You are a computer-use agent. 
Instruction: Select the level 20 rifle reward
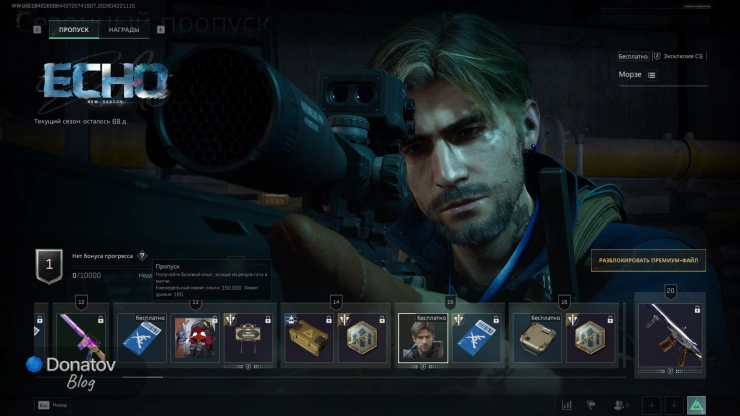click(x=671, y=338)
